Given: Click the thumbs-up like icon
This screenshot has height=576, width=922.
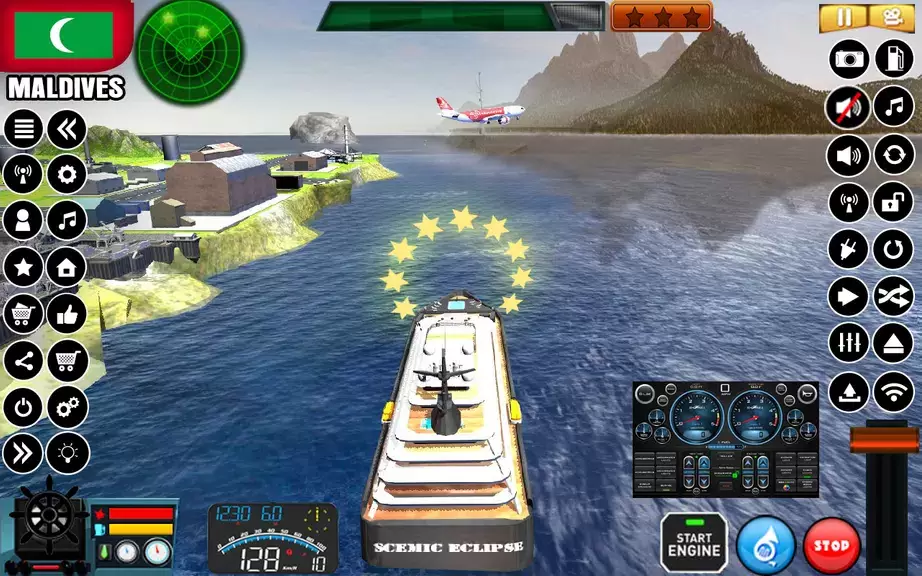Looking at the screenshot, I should (67, 313).
